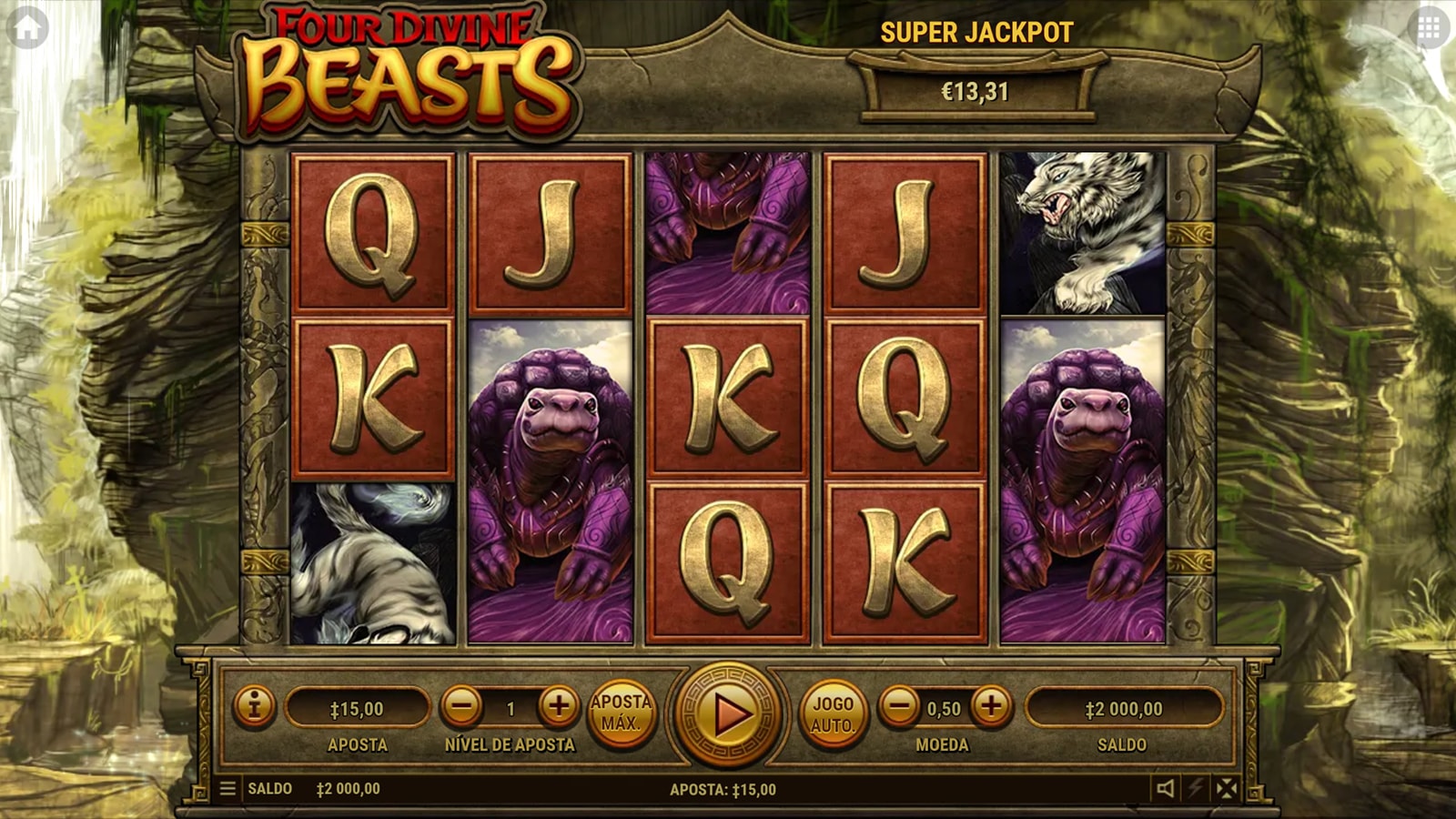
Task: Open the games grid menu icon
Action: [1429, 29]
